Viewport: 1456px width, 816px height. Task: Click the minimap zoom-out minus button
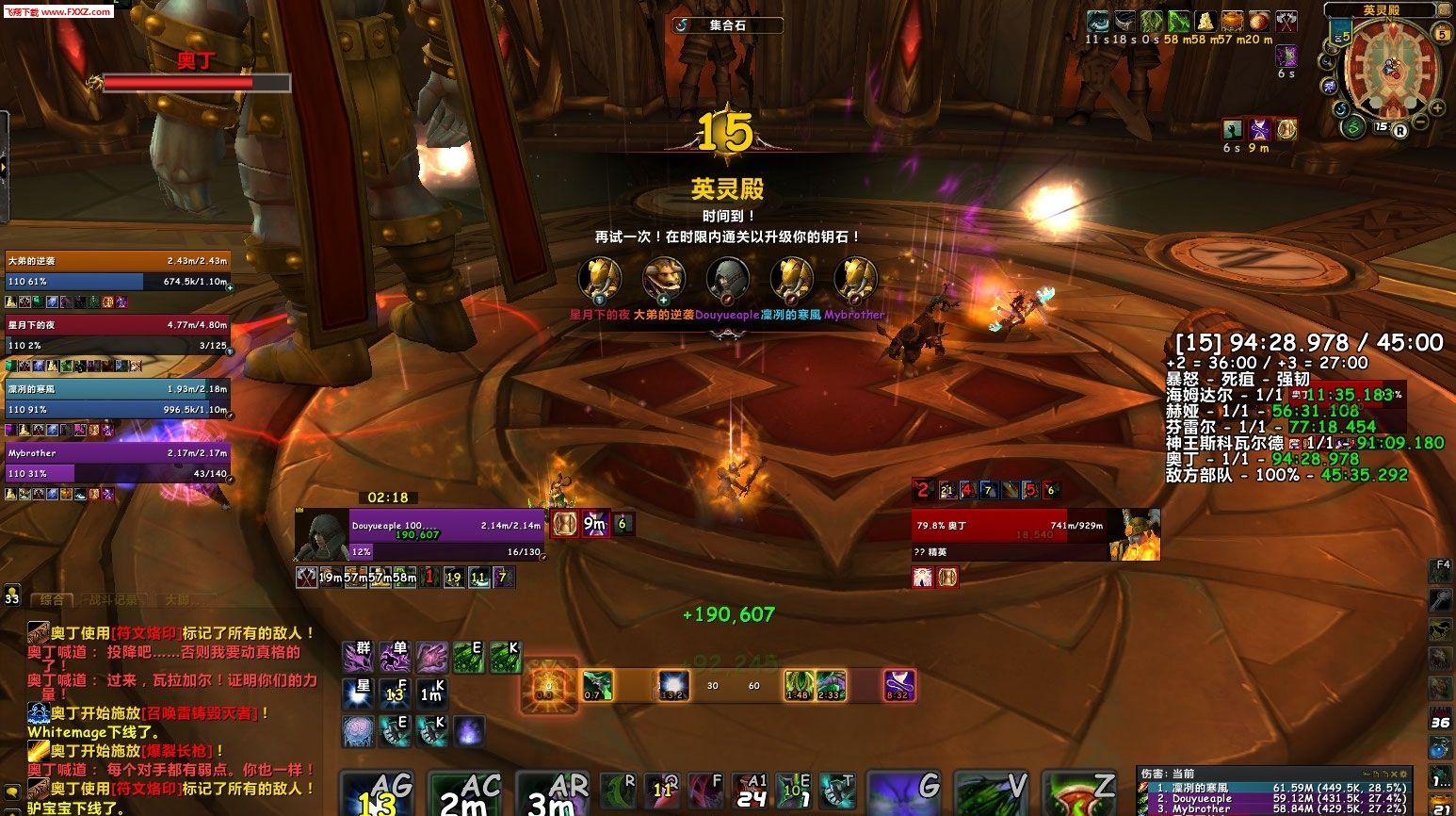click(x=1421, y=123)
